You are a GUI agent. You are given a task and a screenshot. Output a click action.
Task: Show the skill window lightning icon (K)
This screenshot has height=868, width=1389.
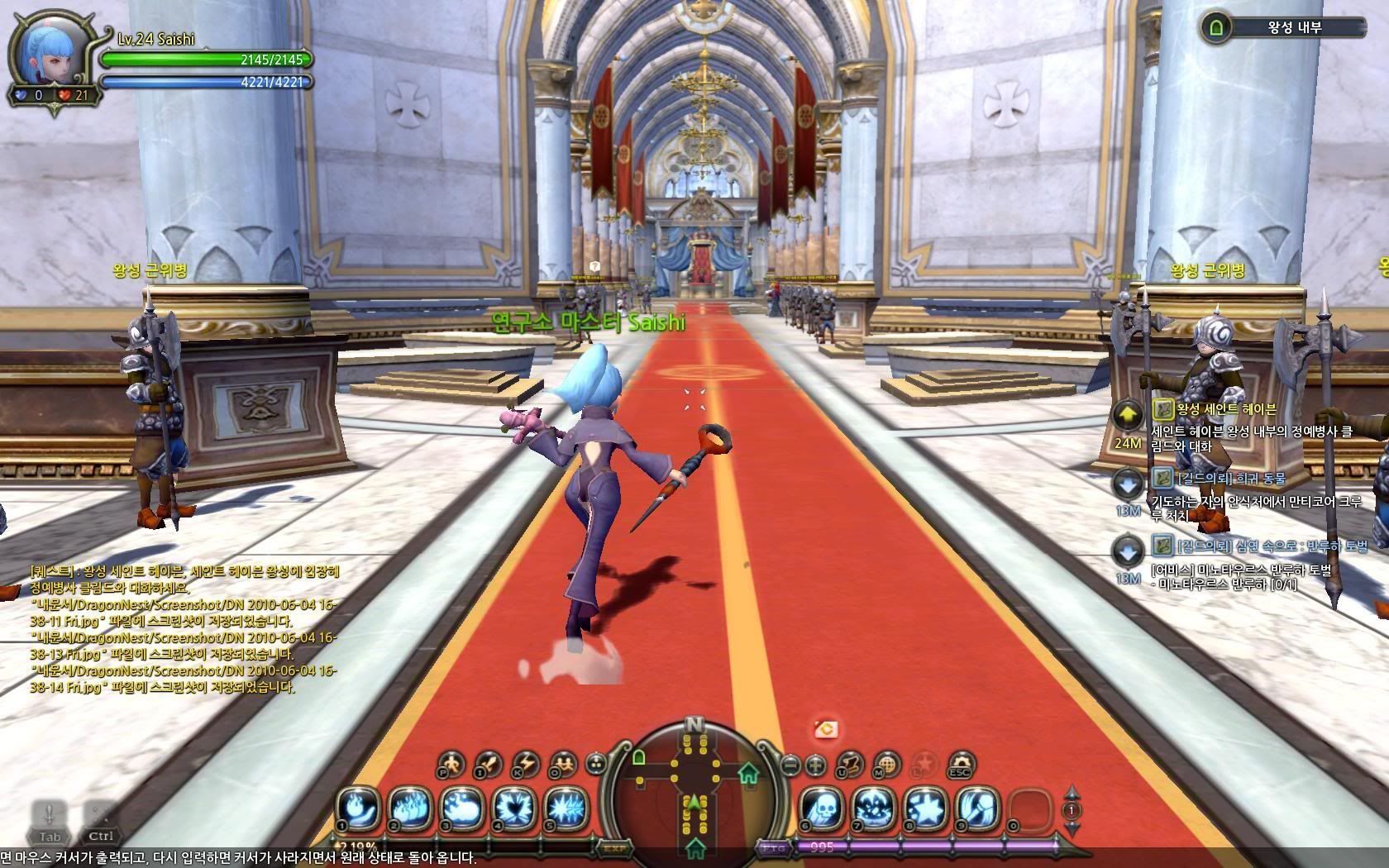(526, 764)
